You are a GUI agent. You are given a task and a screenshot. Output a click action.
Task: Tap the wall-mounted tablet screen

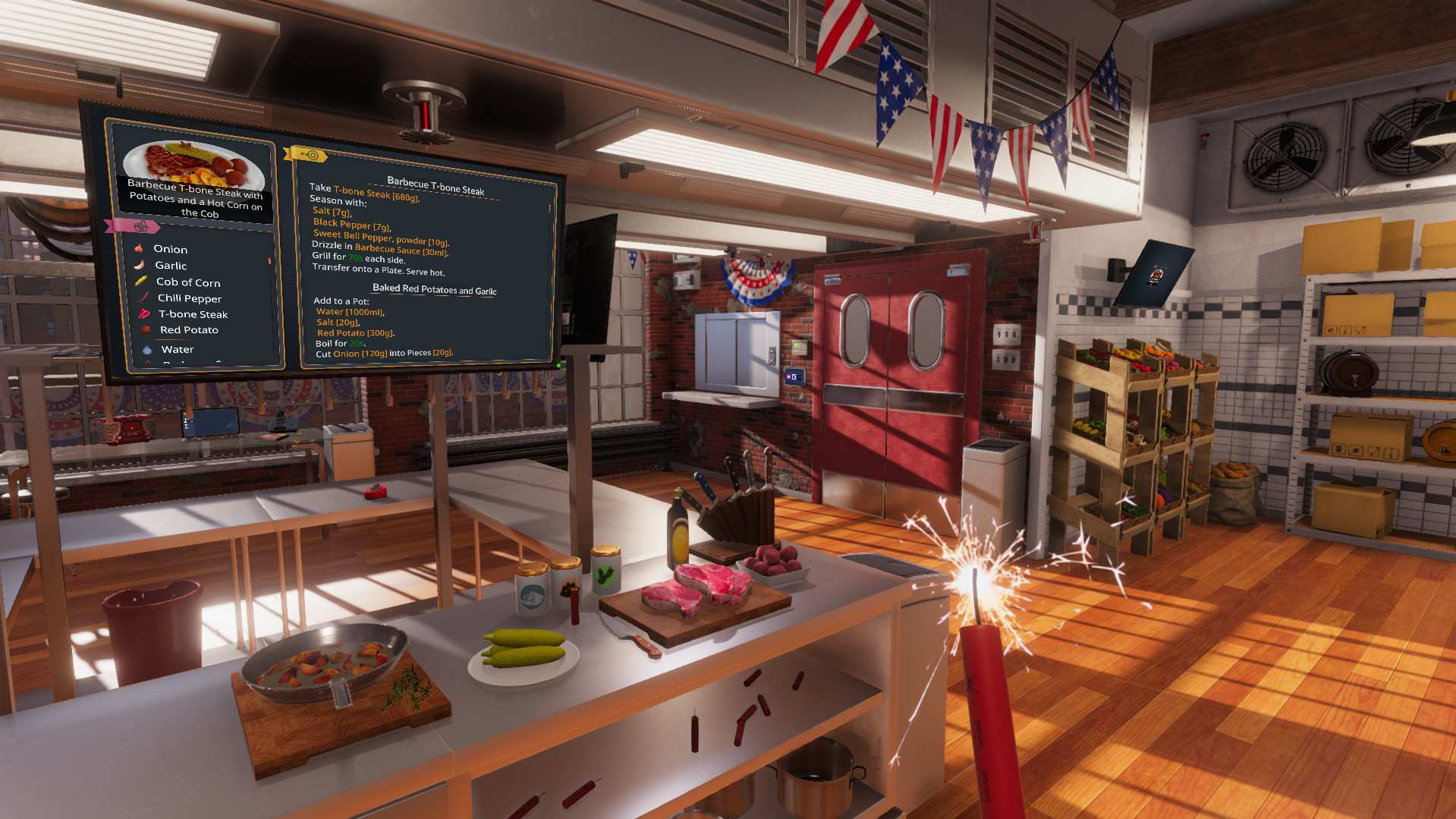point(1154,272)
